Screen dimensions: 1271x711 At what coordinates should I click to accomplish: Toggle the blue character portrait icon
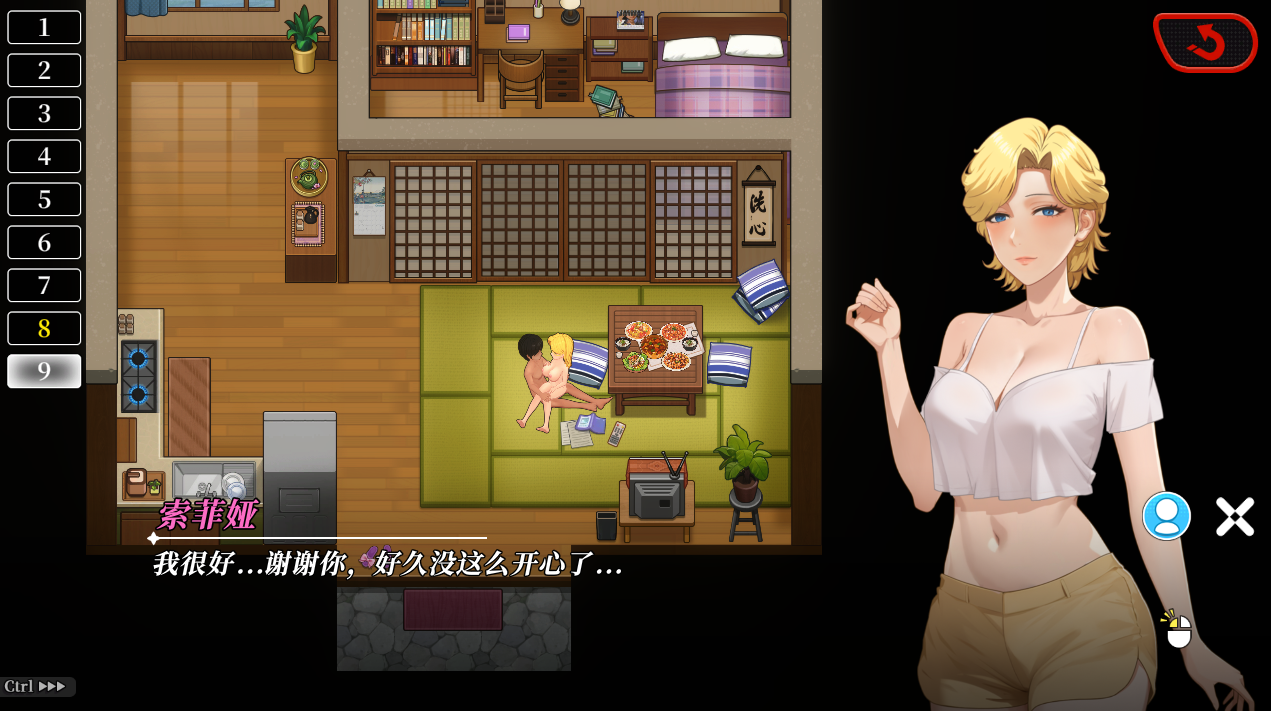[1166, 516]
